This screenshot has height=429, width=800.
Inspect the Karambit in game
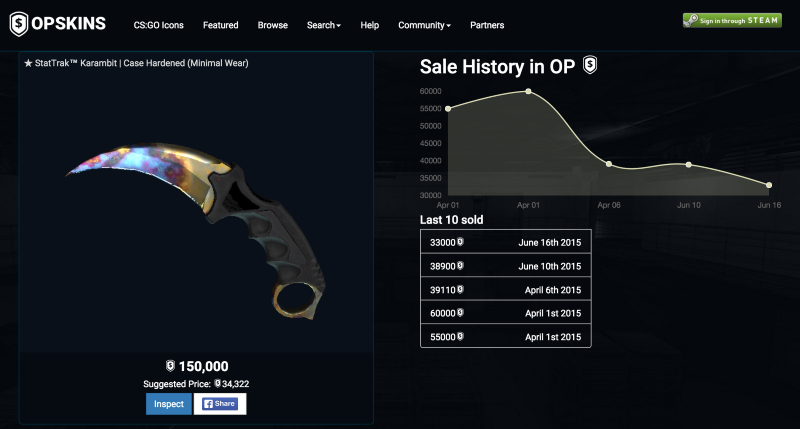click(x=168, y=404)
